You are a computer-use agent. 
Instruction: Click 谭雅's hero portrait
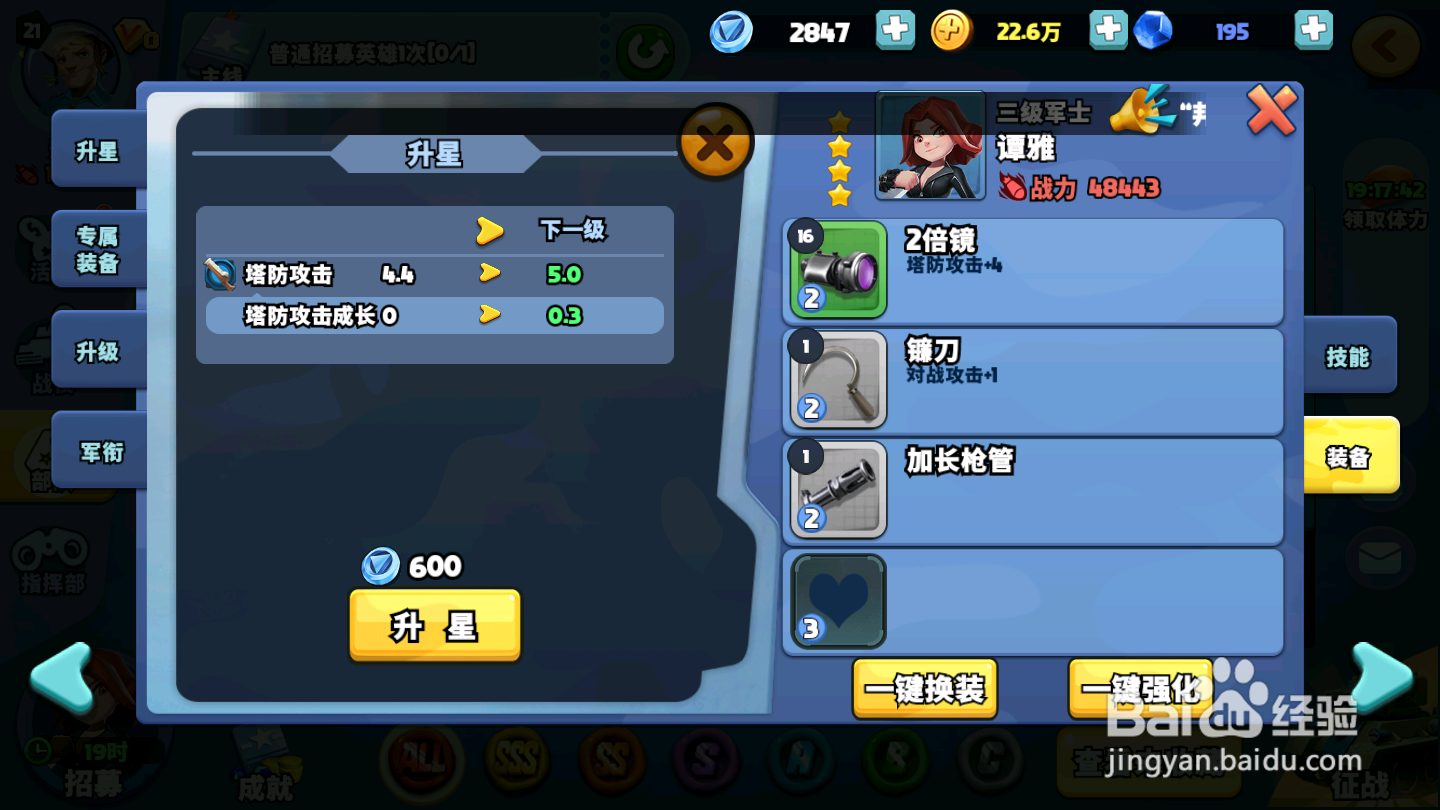pos(930,144)
